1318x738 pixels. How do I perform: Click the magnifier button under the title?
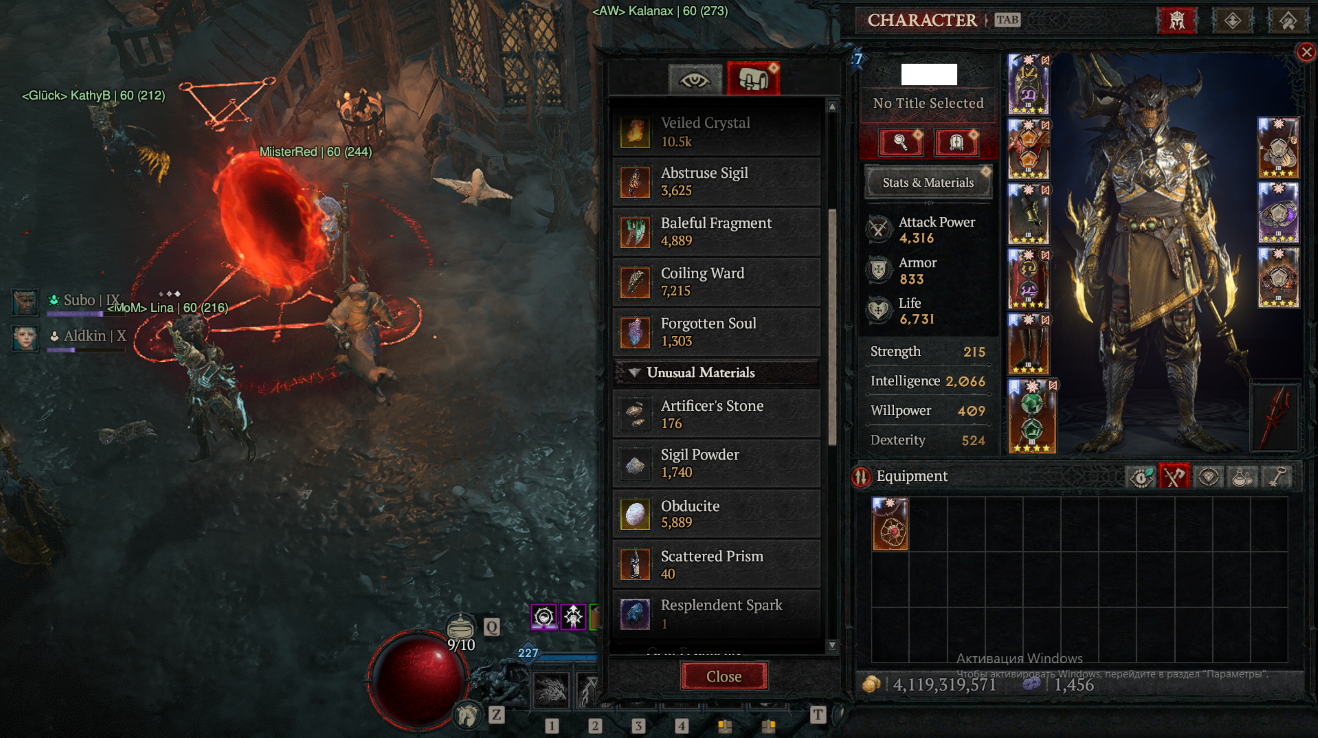[x=900, y=142]
